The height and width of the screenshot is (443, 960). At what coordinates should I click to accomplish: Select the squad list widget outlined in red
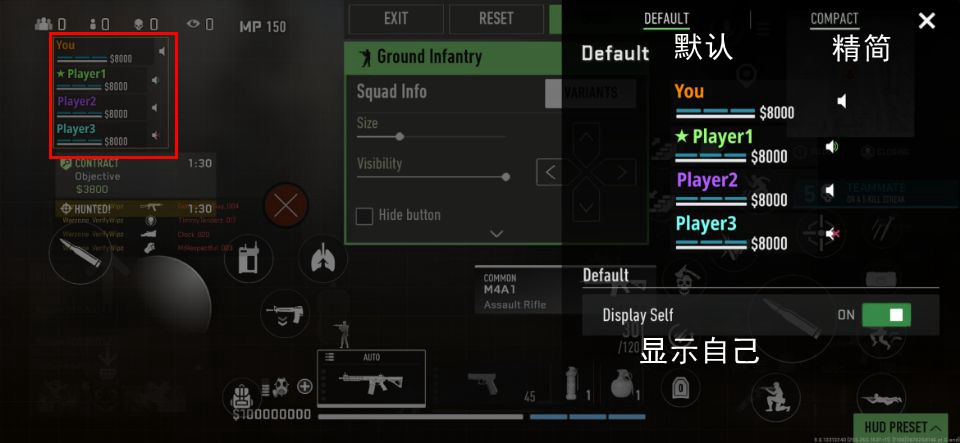(x=113, y=95)
